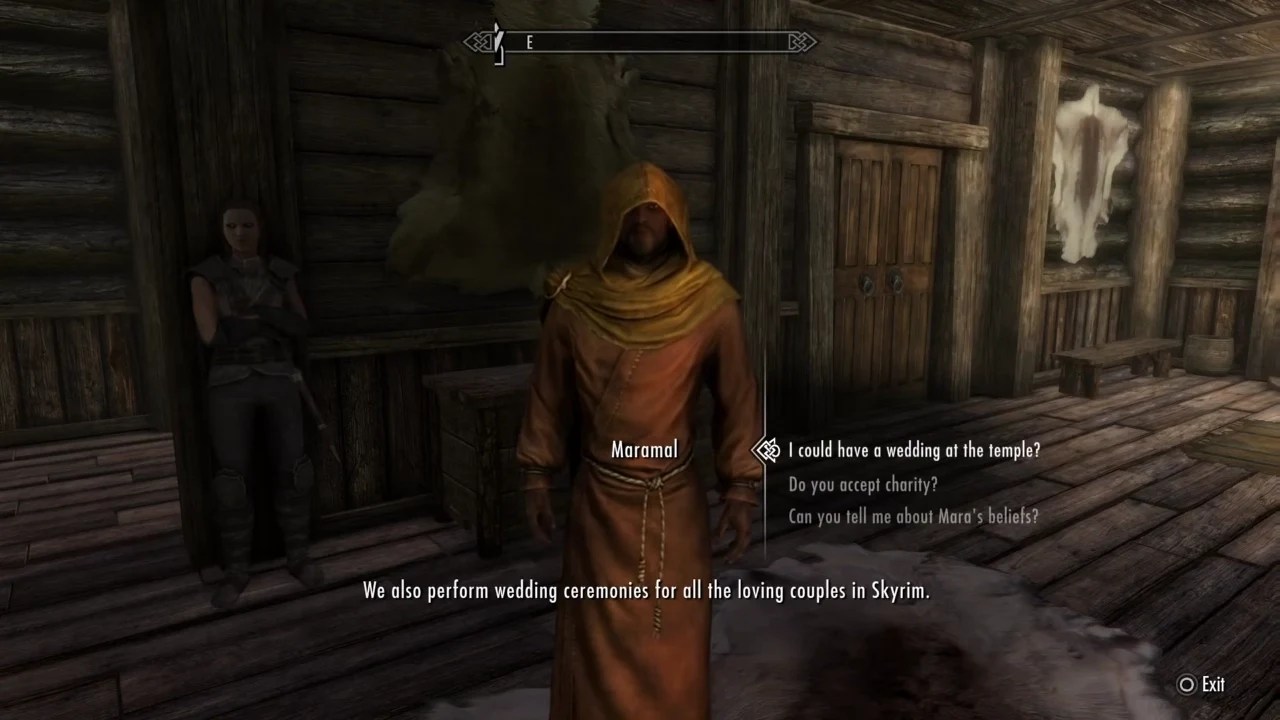Ask 'Do you accept charity?'
Screen dimensions: 1280x720
click(863, 484)
